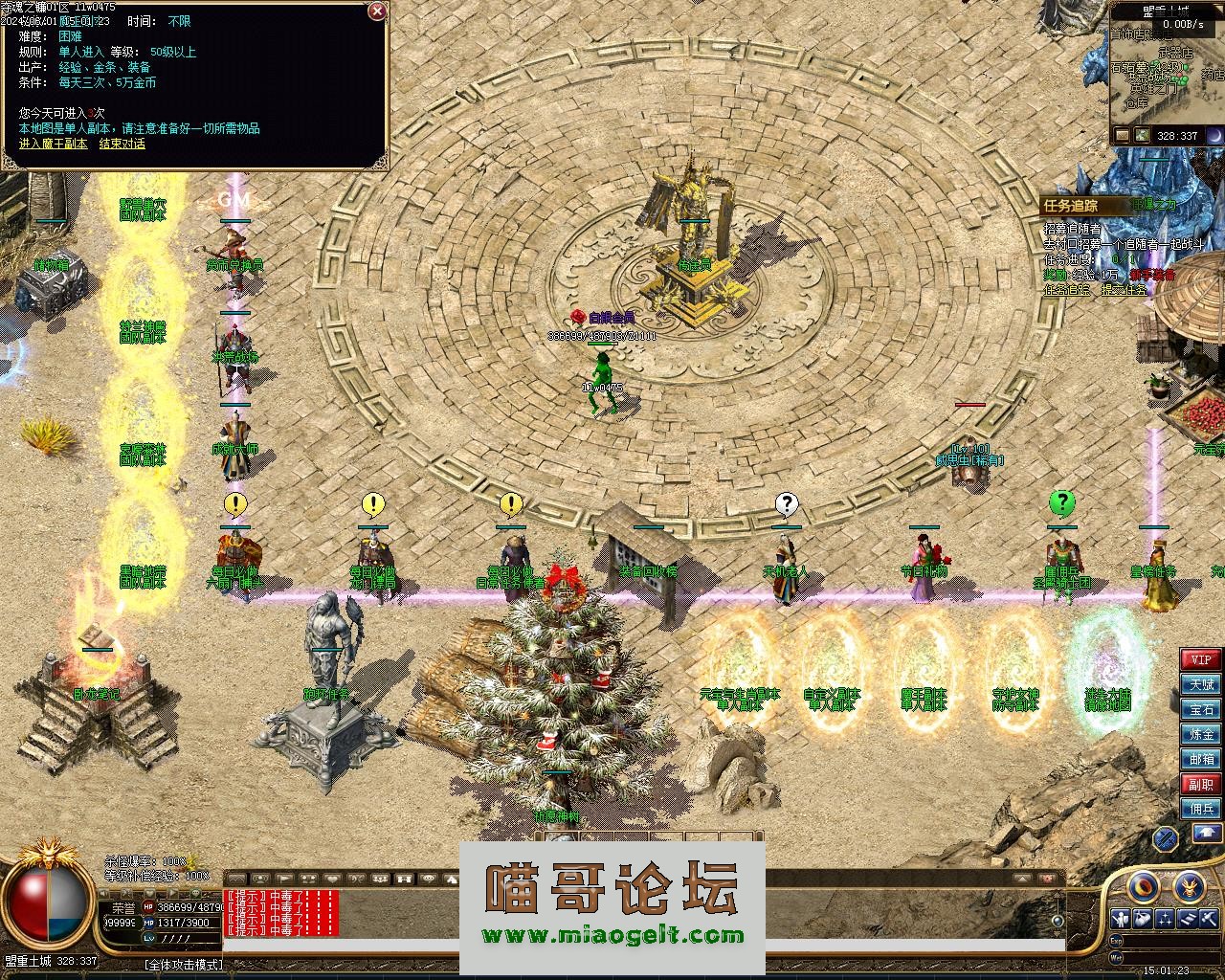1225x980 pixels.
Task: Toggle the moon icon by coordinates
Action: coord(1214,136)
